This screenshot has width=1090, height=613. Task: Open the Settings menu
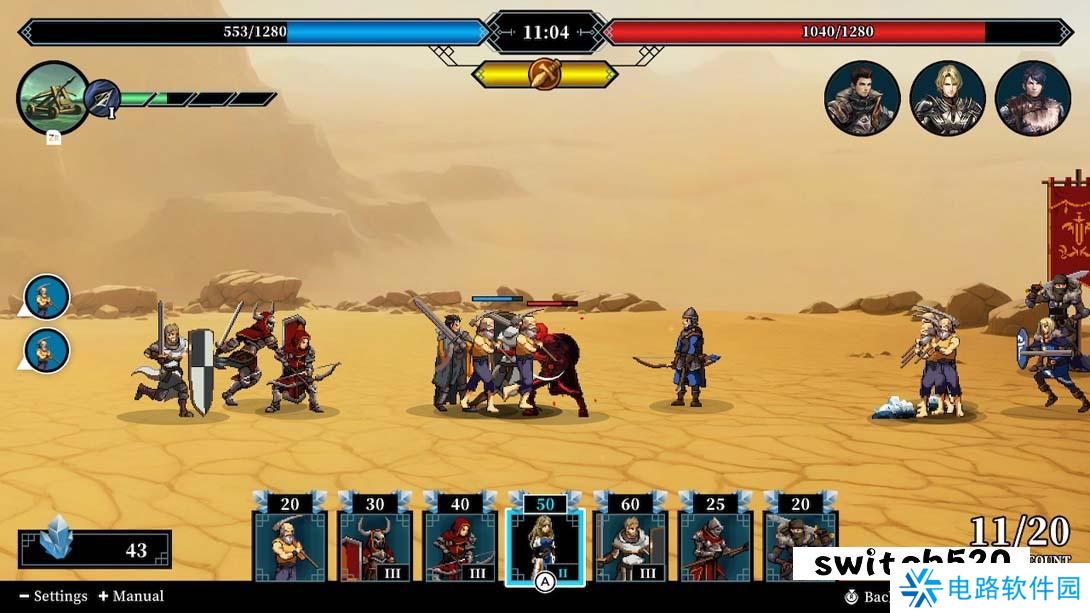click(x=54, y=596)
